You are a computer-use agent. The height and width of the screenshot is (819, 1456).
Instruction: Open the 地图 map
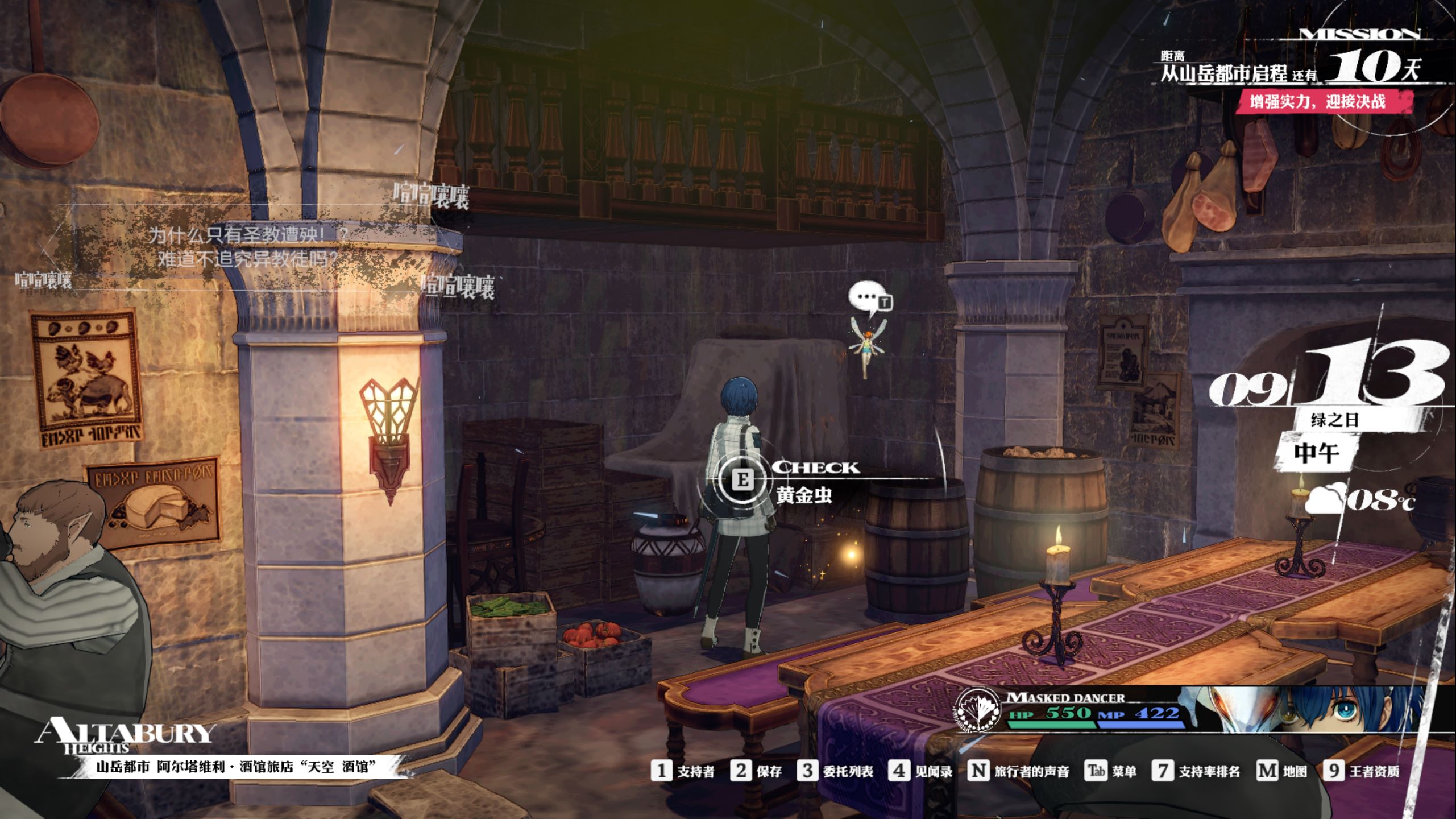pos(1281,771)
